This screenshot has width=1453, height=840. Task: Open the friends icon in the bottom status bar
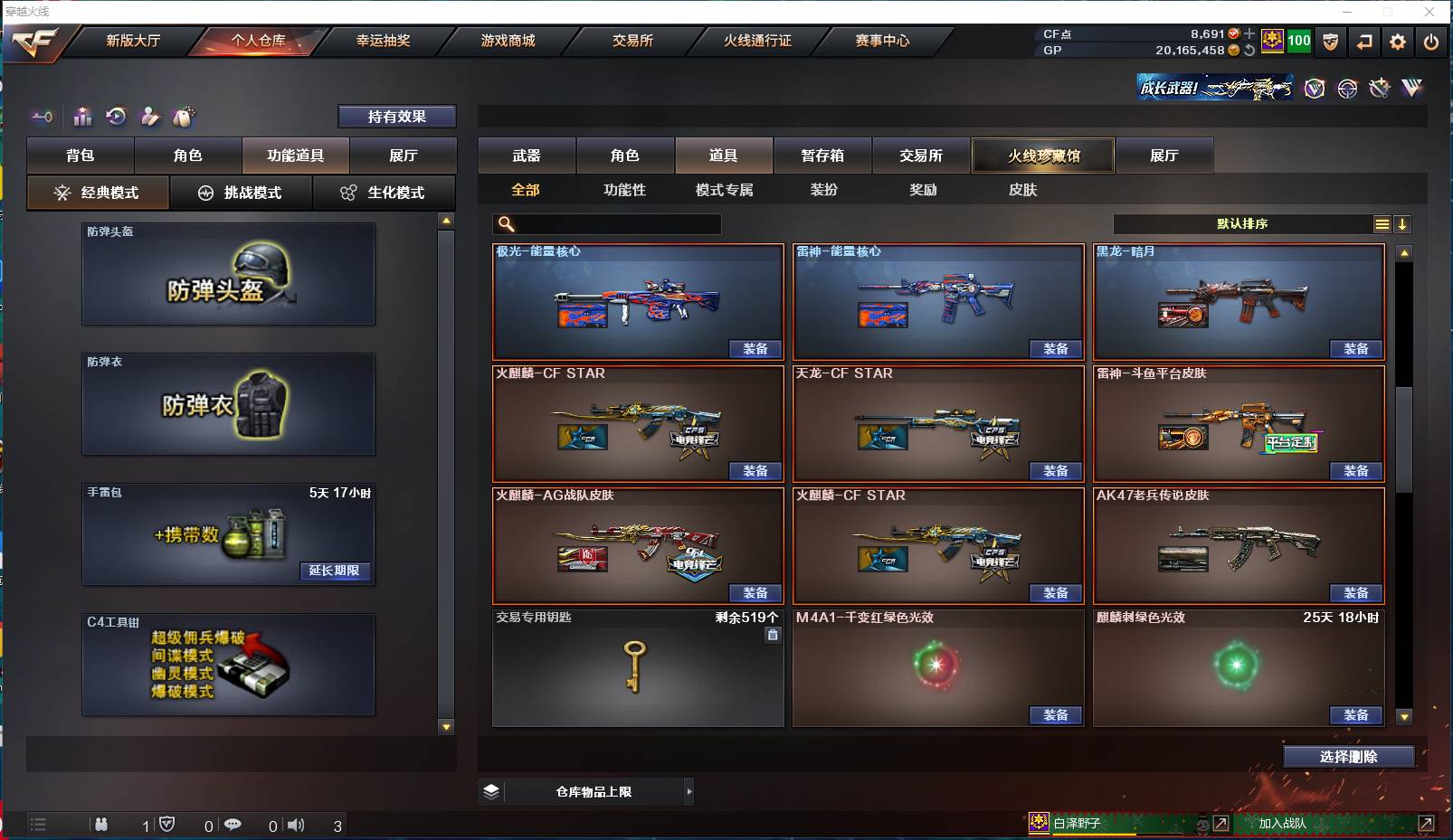(x=101, y=825)
